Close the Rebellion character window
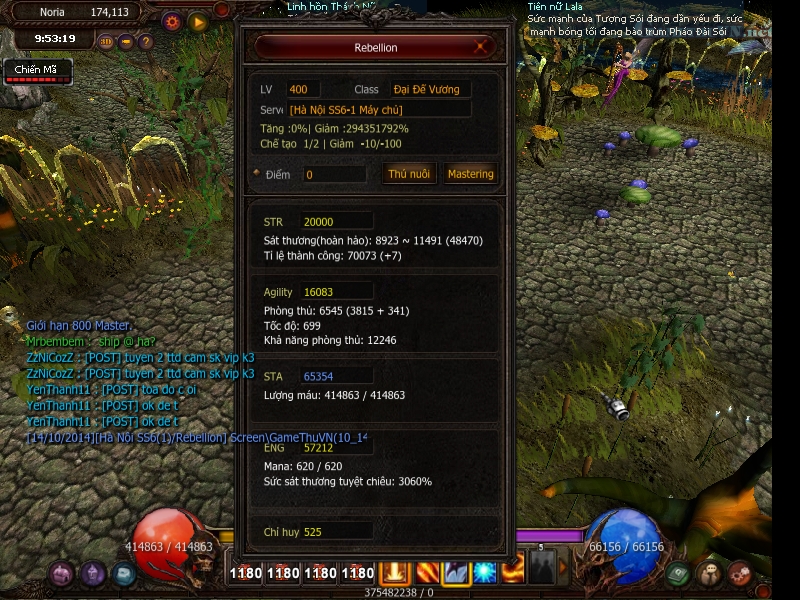800x600 pixels. pyautogui.click(x=482, y=46)
